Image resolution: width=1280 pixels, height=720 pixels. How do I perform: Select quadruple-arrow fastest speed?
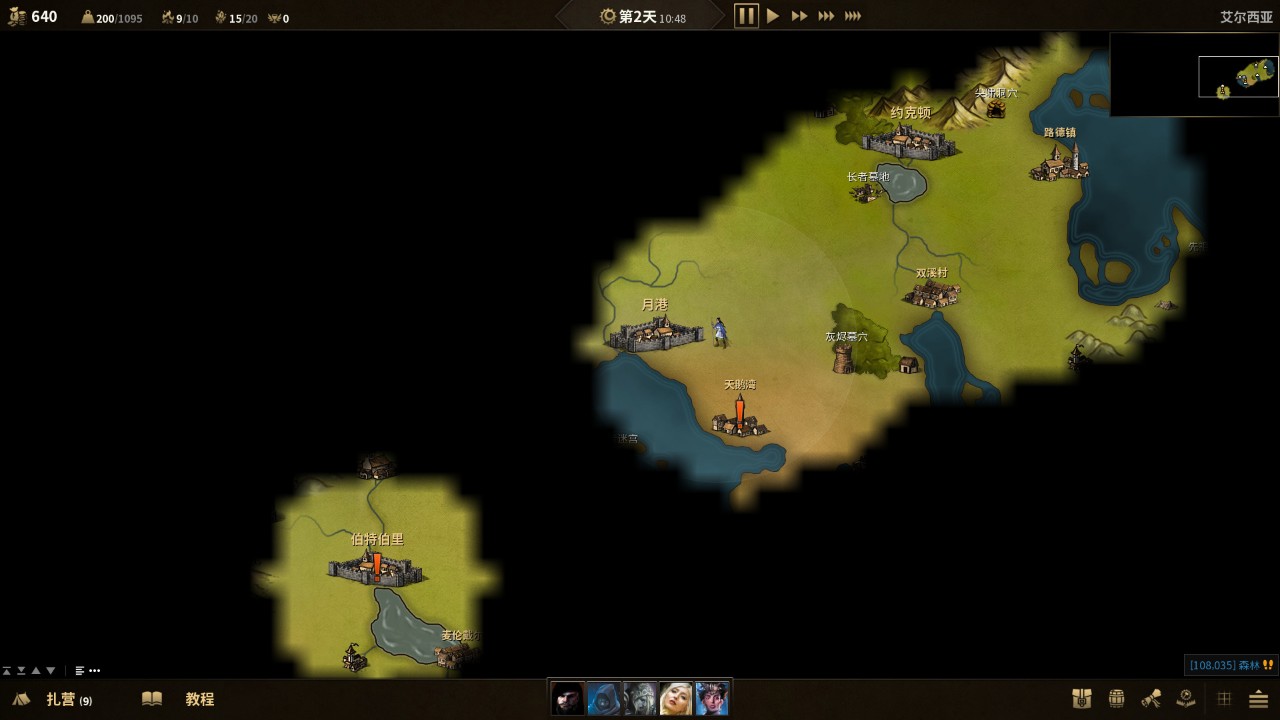[x=853, y=16]
